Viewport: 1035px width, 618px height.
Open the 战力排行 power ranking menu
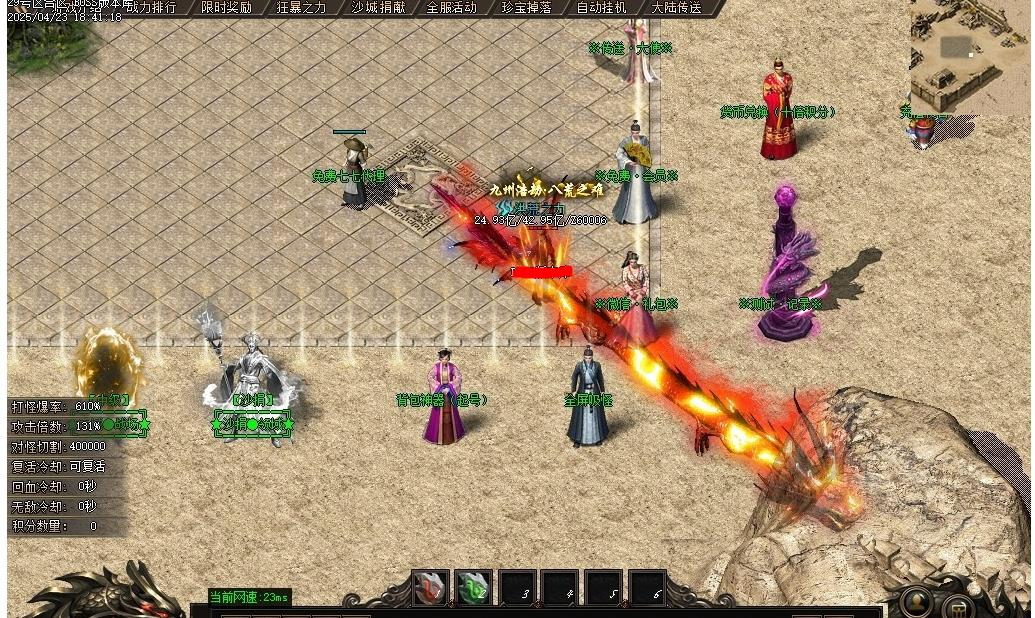pyautogui.click(x=150, y=7)
